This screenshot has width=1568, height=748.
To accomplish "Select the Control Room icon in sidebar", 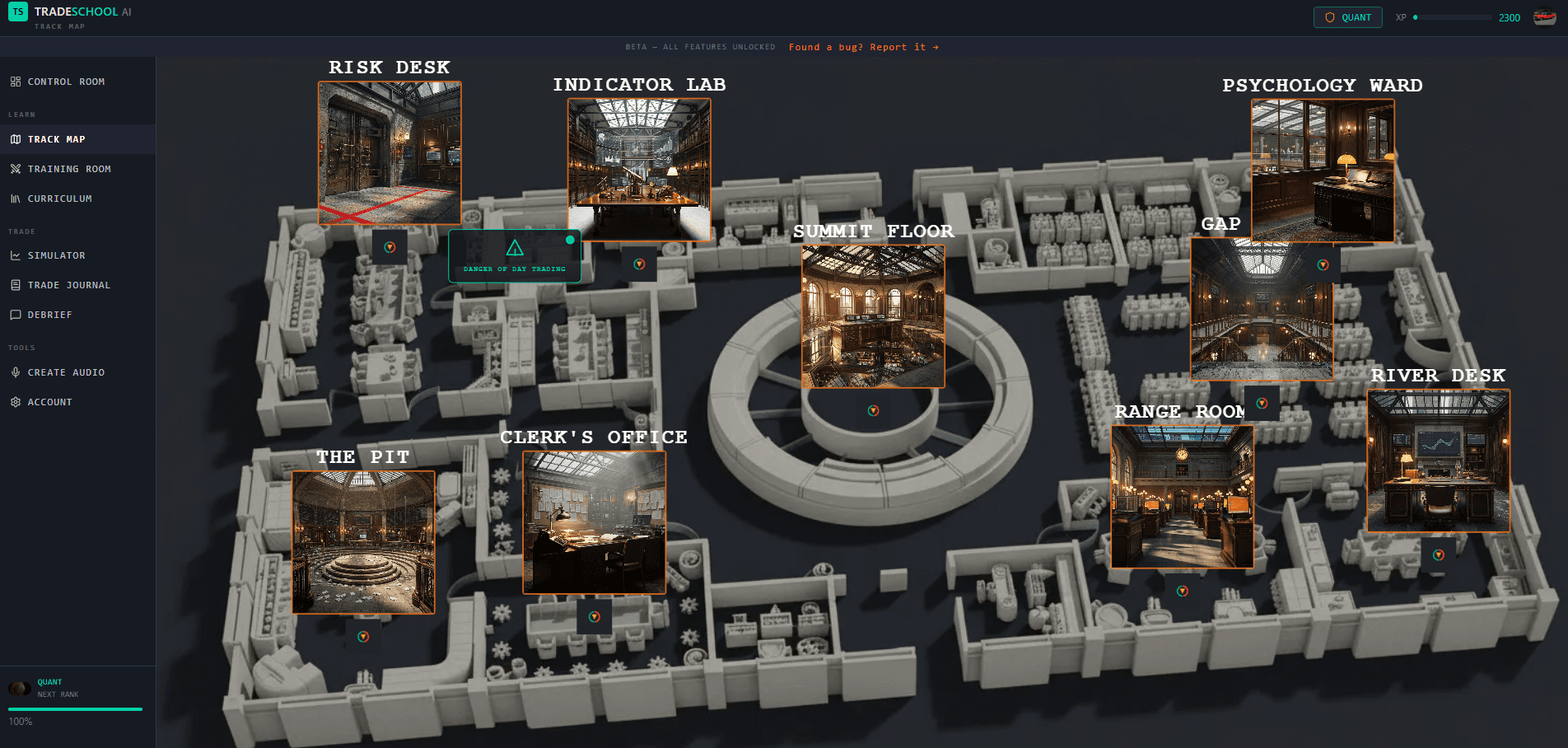I will (x=15, y=82).
